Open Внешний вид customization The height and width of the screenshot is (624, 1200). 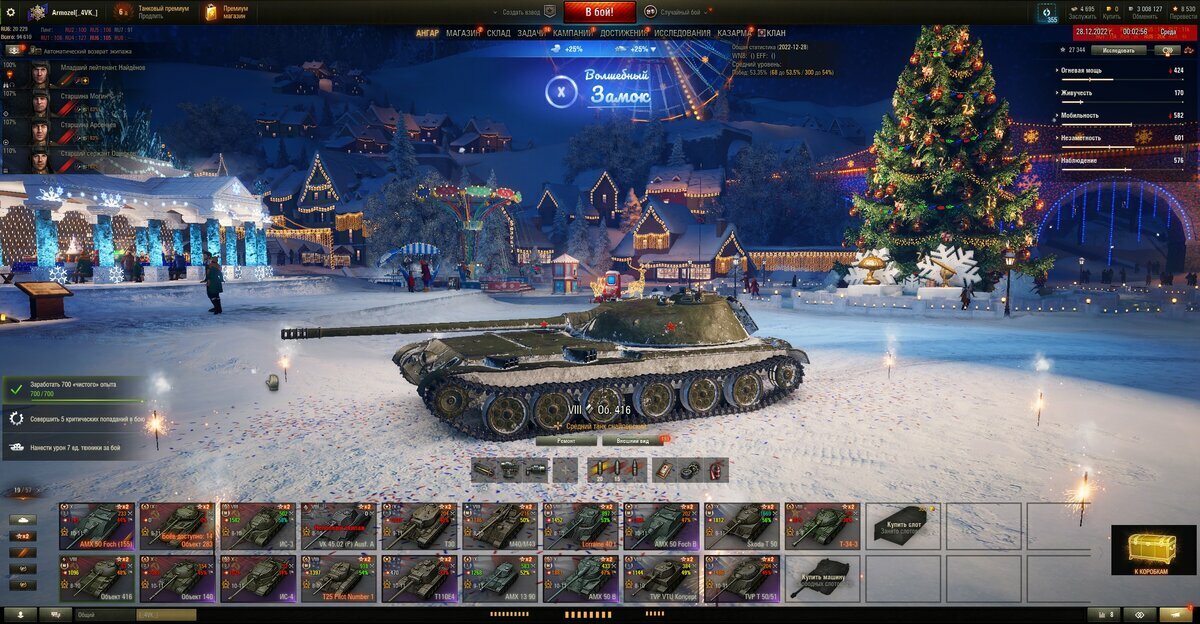(x=629, y=440)
